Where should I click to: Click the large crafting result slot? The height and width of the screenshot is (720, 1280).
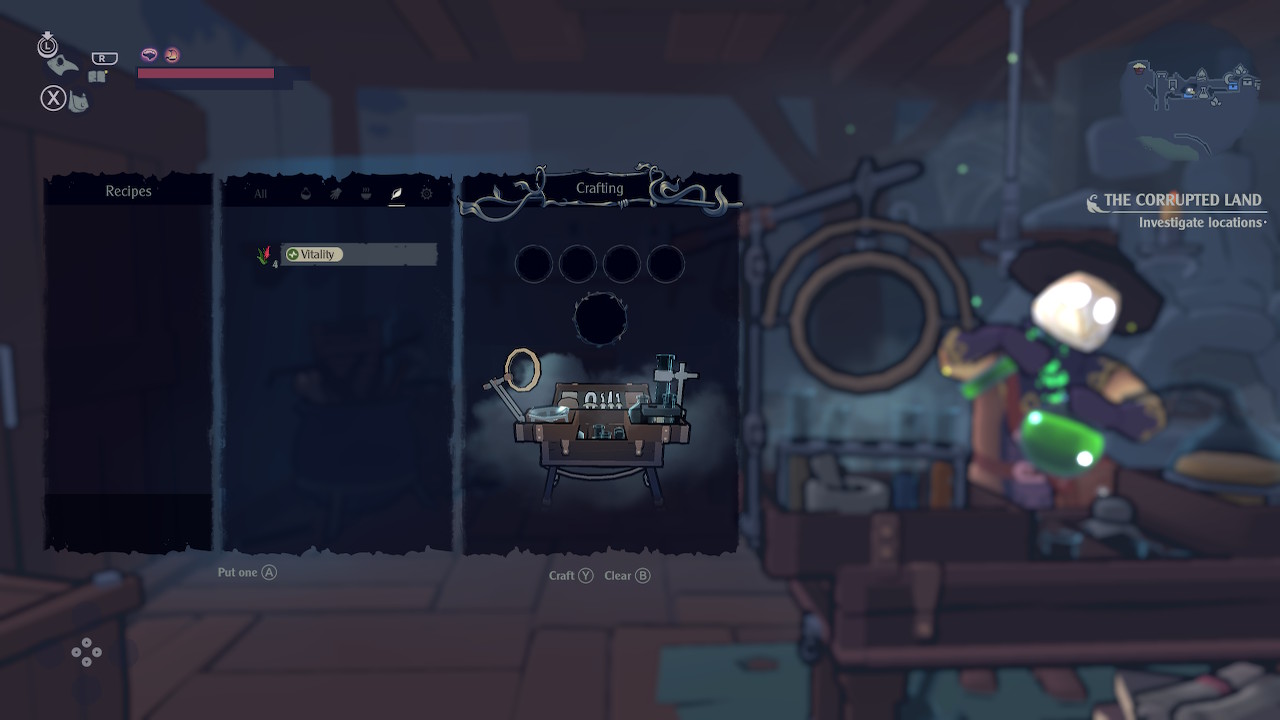[600, 319]
